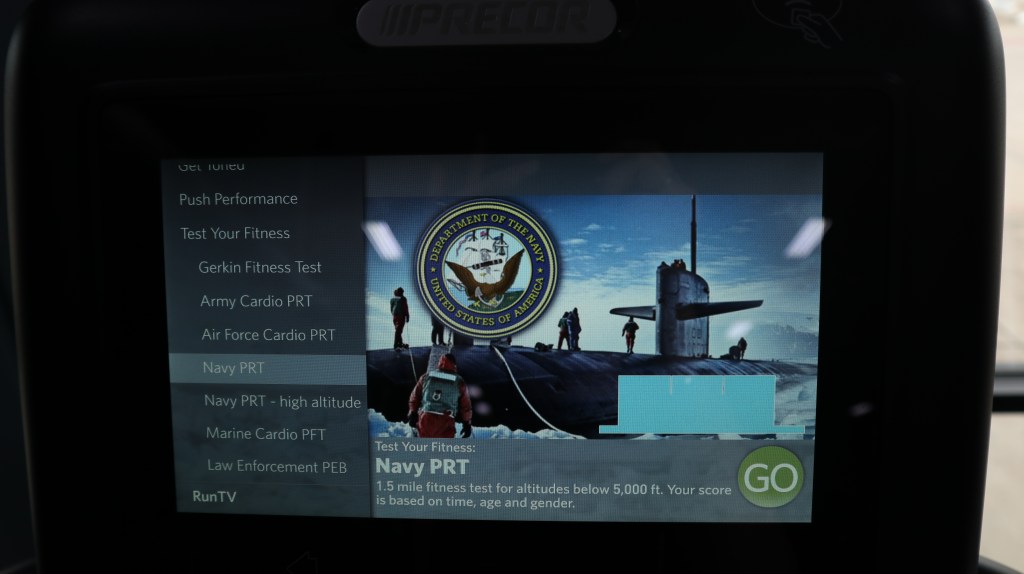Choose the Gerkin Fitness Test
The width and height of the screenshot is (1024, 574).
point(260,267)
